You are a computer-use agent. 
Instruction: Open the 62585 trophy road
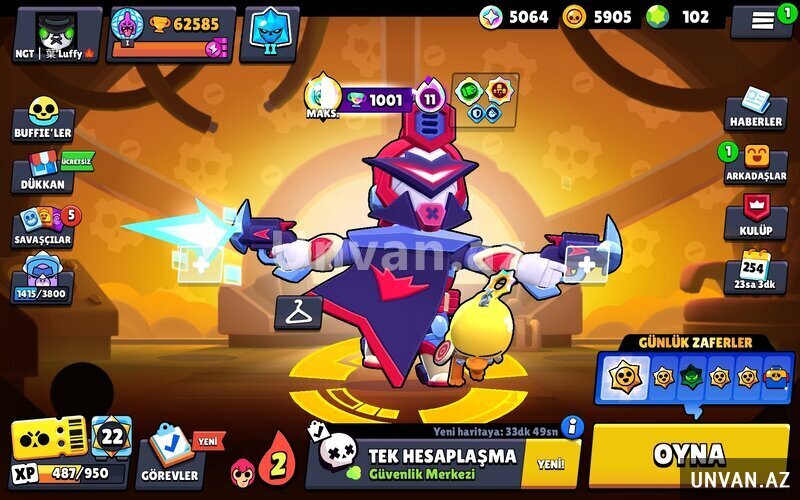(172, 34)
